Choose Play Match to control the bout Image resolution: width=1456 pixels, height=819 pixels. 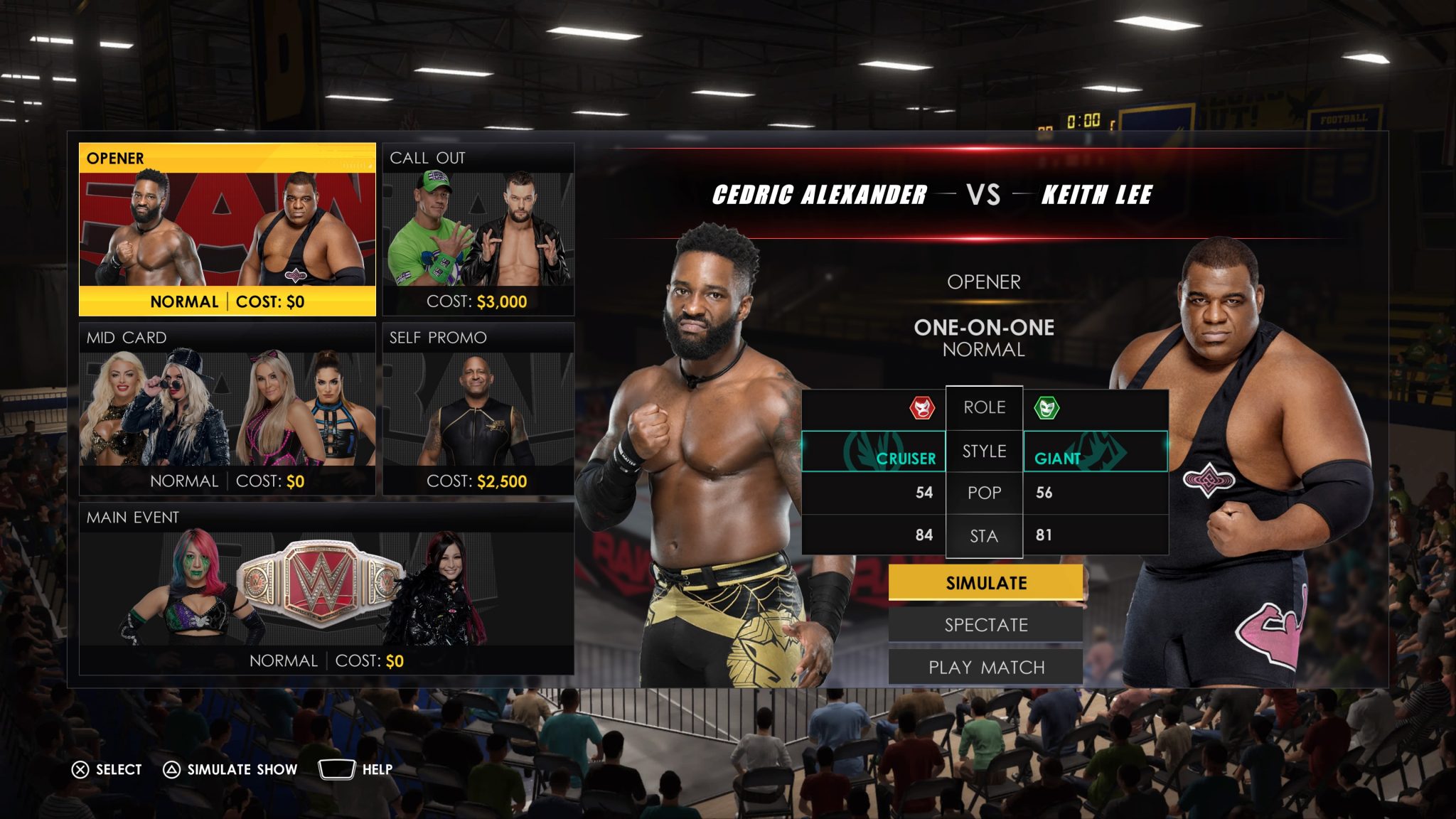point(986,666)
